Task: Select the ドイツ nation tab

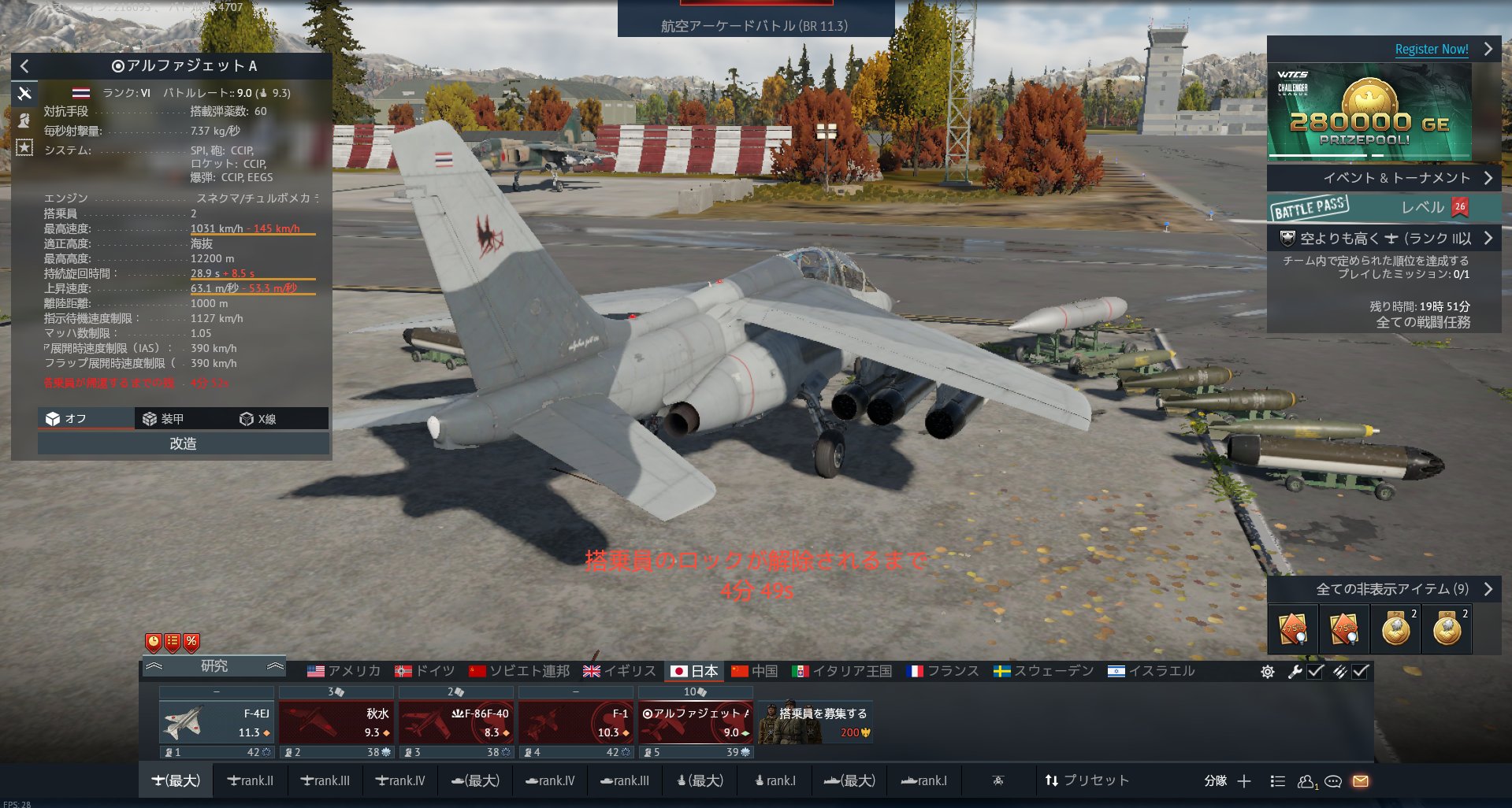Action: [x=425, y=671]
